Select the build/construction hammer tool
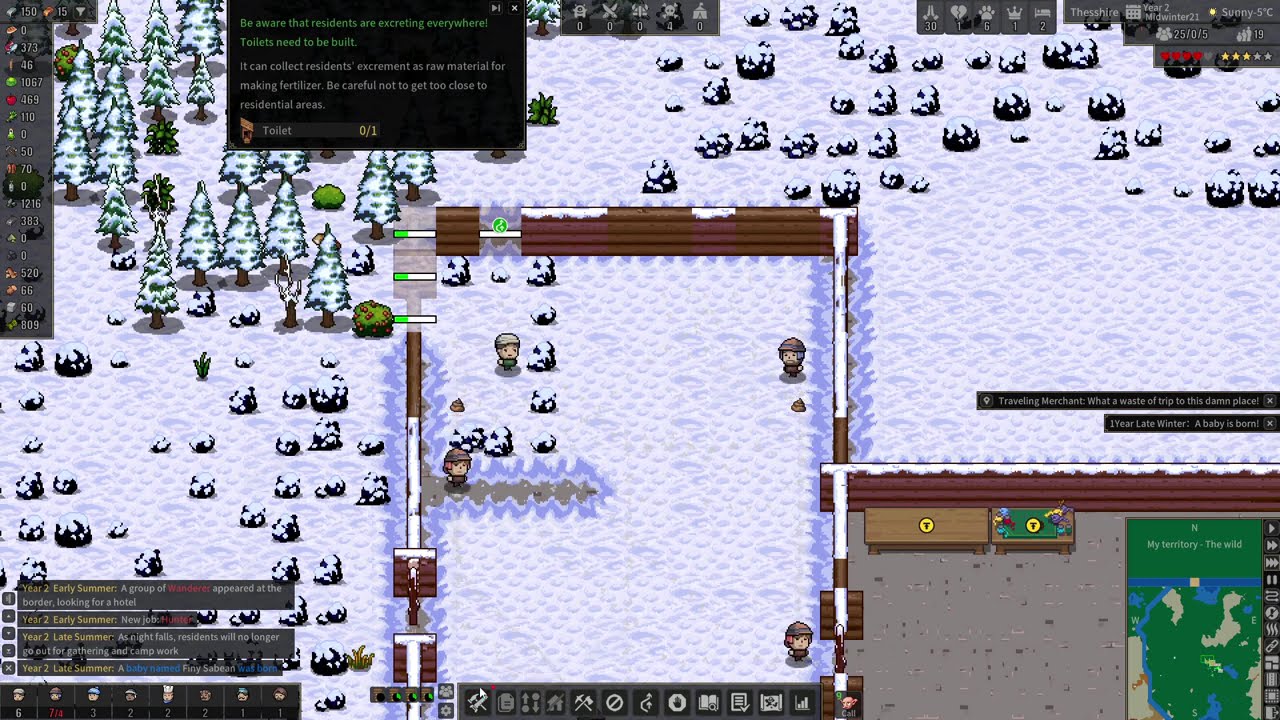This screenshot has height=720, width=1280. (x=477, y=702)
